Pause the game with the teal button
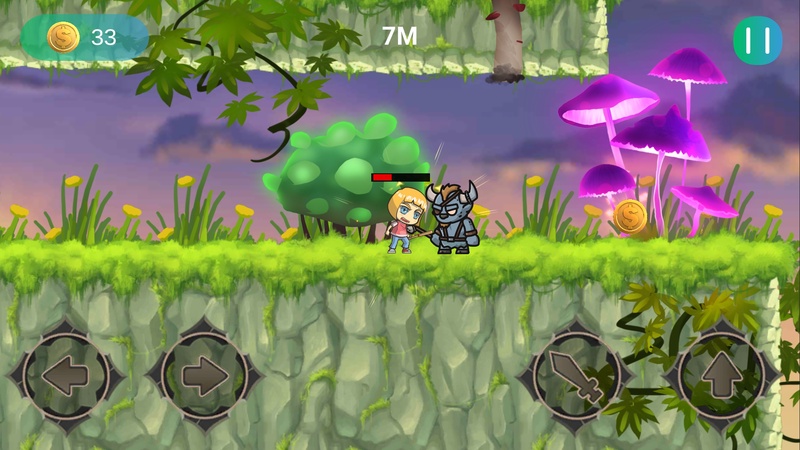Image resolution: width=800 pixels, height=450 pixels. [757, 40]
